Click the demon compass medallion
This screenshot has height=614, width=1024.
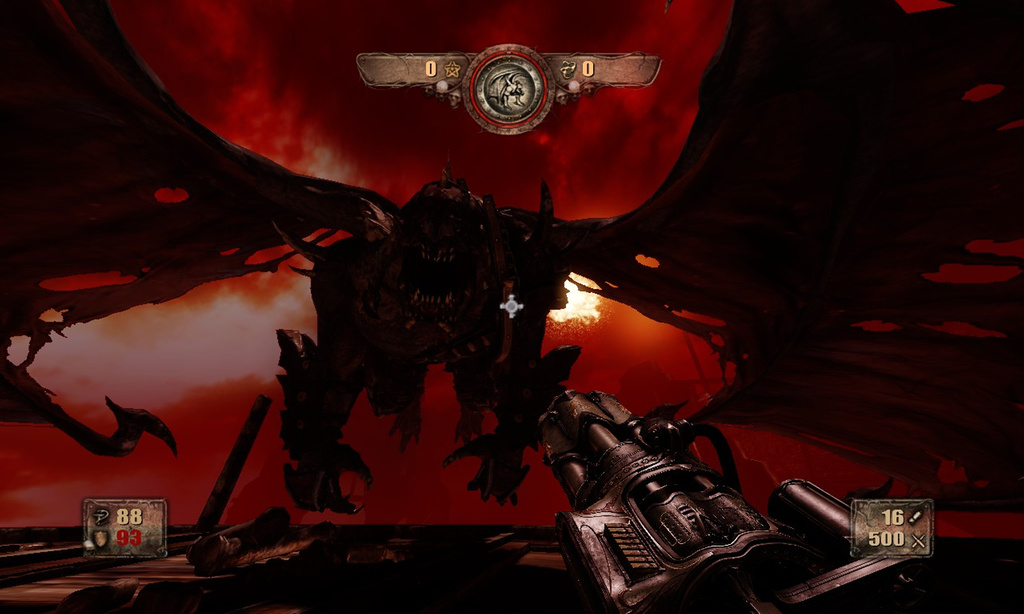point(509,88)
